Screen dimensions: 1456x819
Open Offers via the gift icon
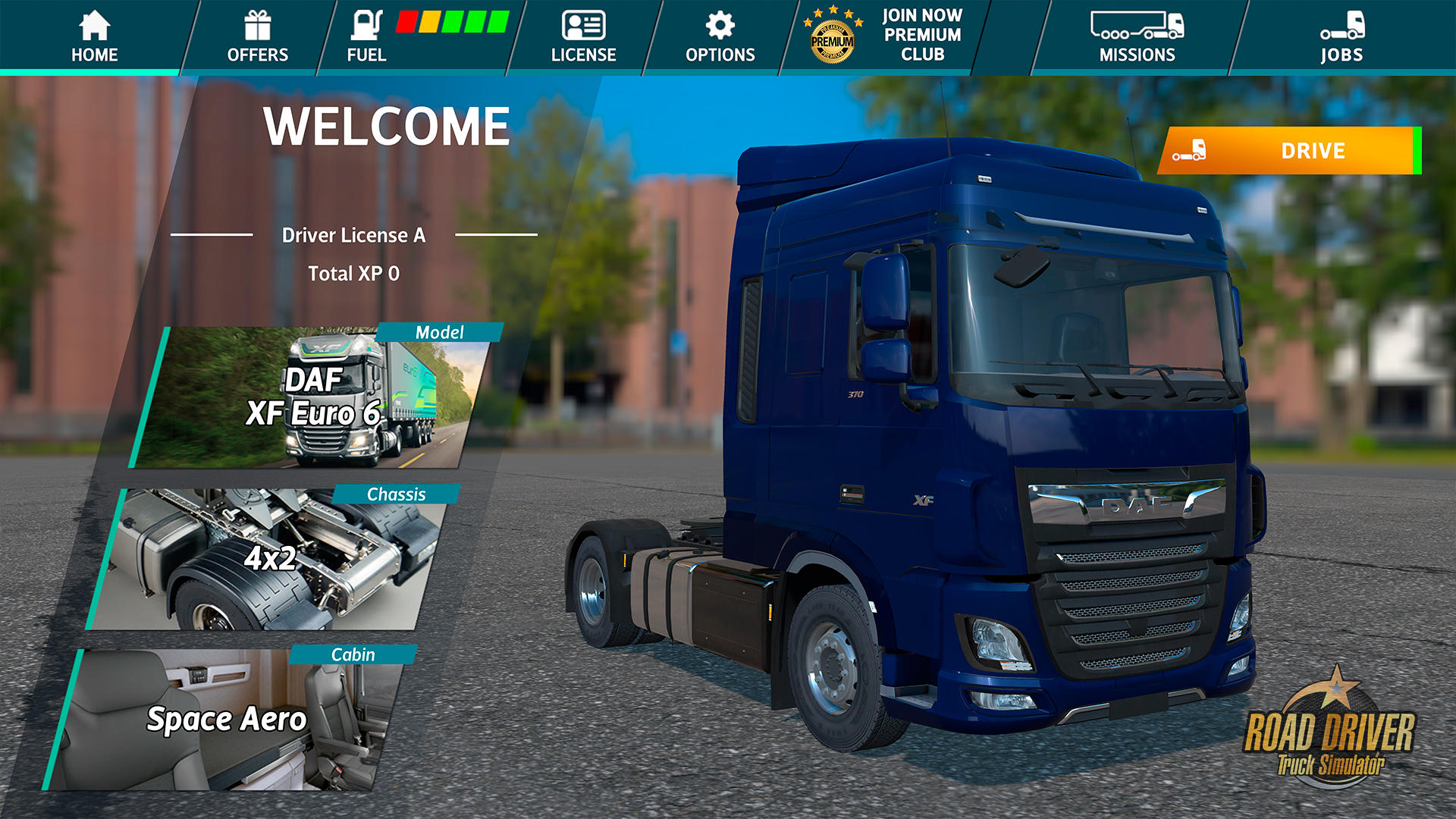(258, 24)
